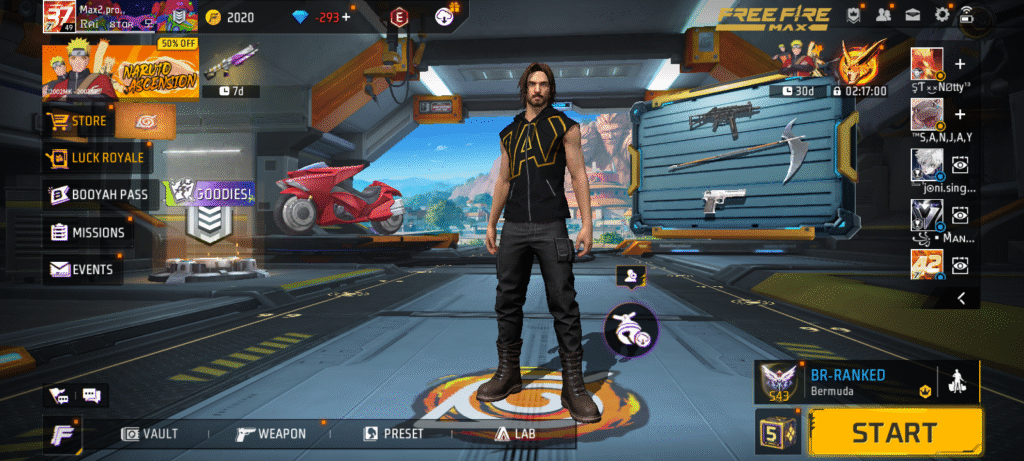Open the settings gear icon
The height and width of the screenshot is (461, 1024).
941,15
